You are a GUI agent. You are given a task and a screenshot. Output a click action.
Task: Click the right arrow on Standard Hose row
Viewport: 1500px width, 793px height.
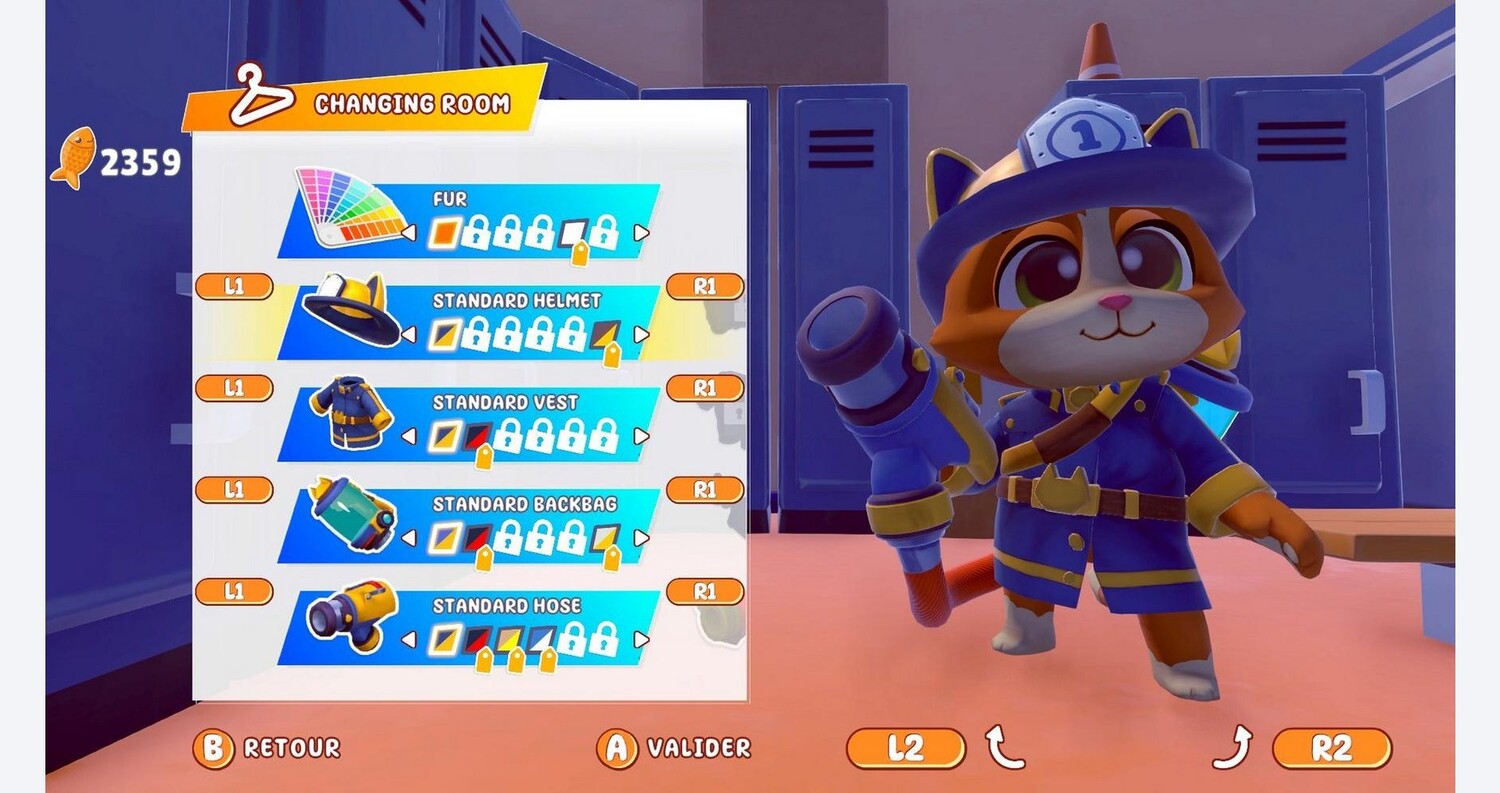[x=641, y=639]
